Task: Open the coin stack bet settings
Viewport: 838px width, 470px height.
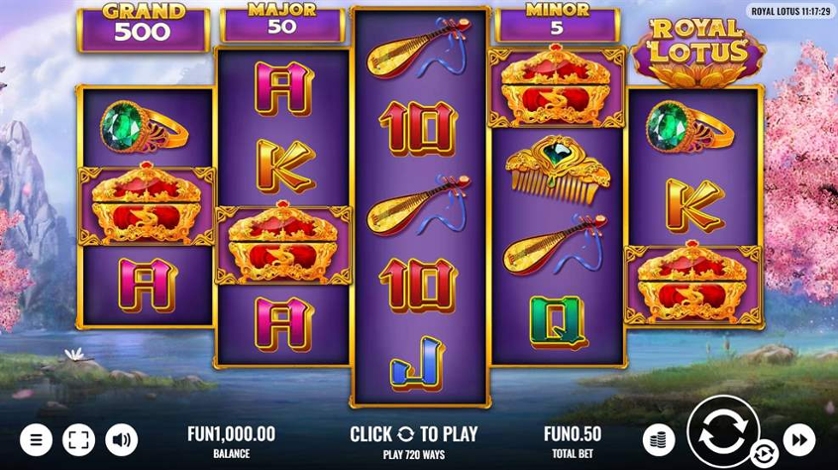Action: click(658, 439)
